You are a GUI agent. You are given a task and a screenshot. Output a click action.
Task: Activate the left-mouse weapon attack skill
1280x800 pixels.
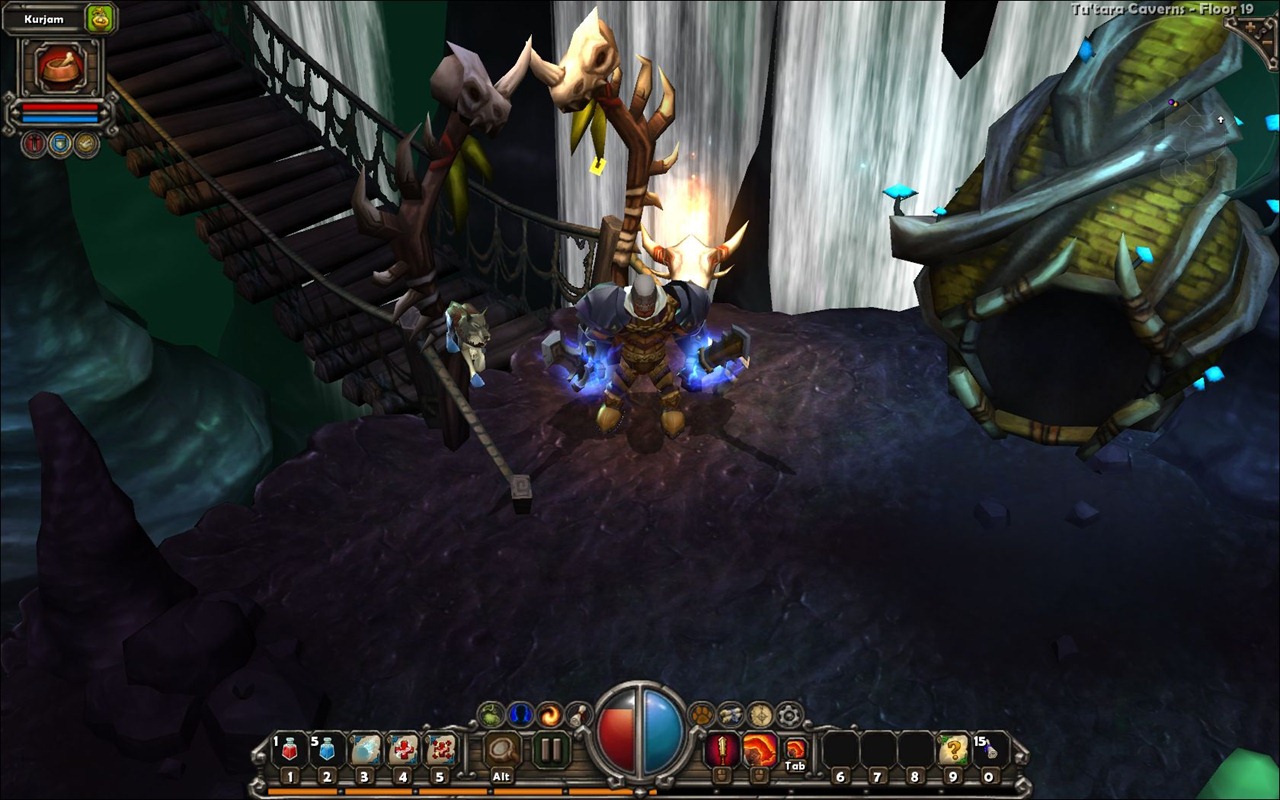click(722, 748)
